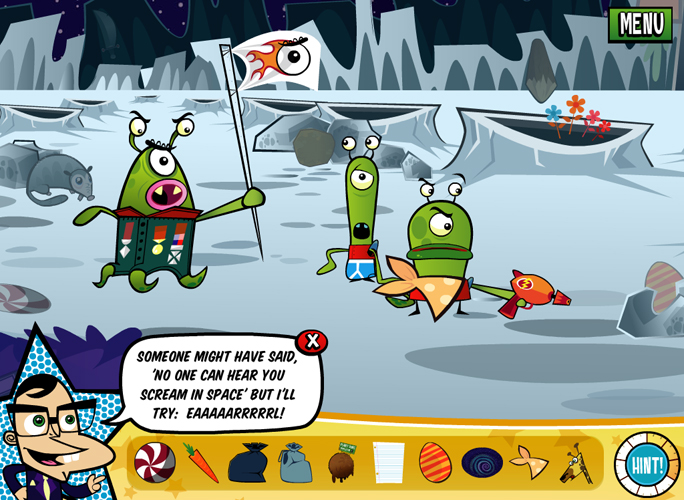Close the speech bubble with the red X
Viewport: 684px width, 500px height.
click(313, 341)
